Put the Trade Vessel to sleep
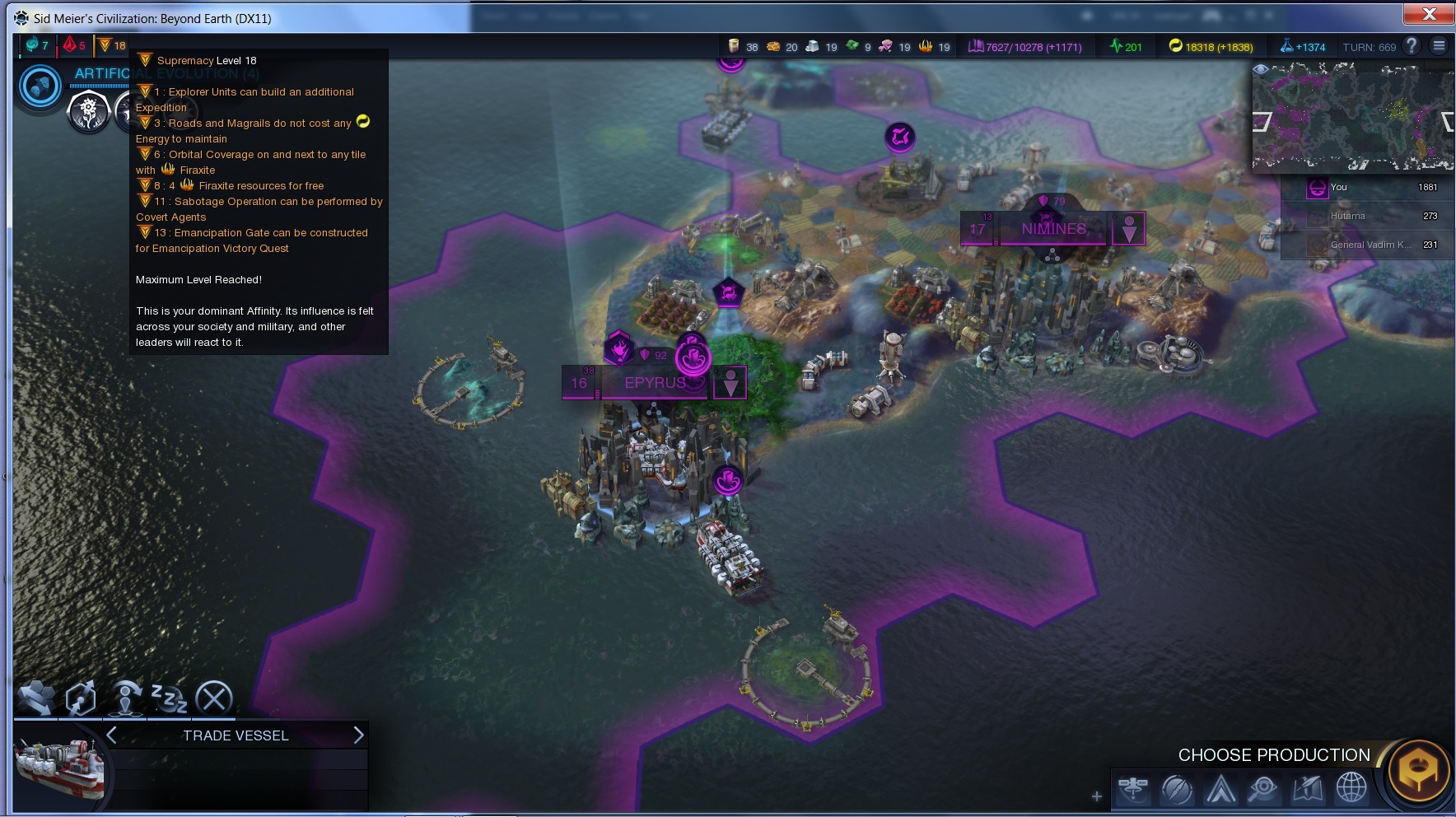This screenshot has height=817, width=1456. 169,699
